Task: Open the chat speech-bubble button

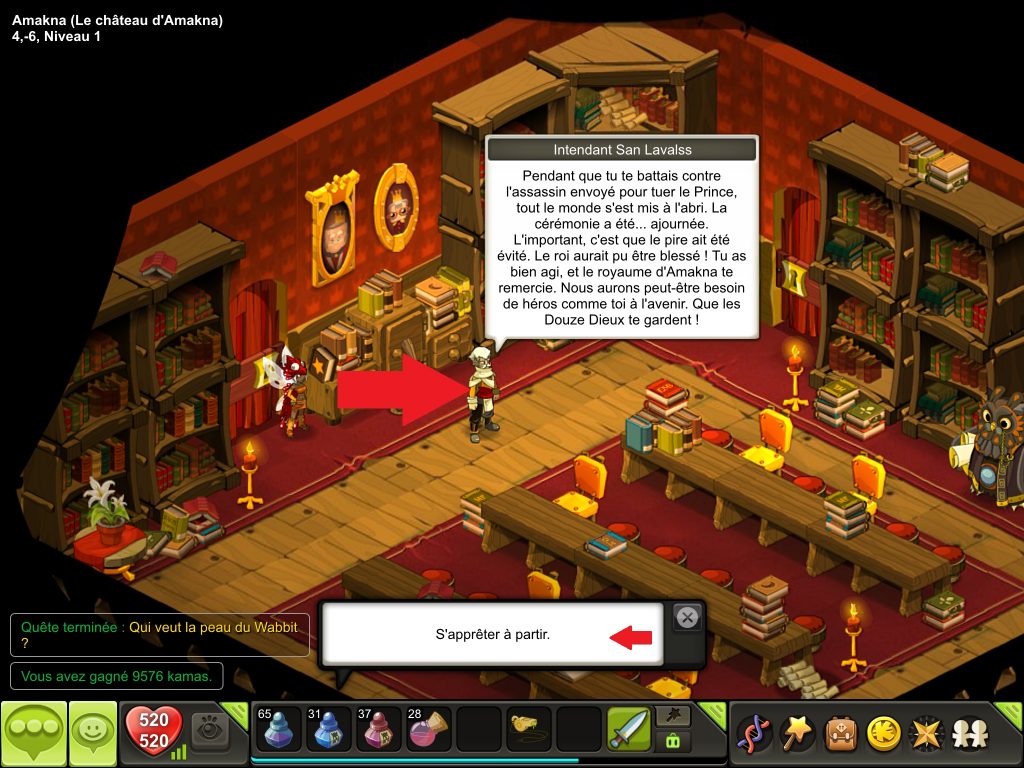Action: point(33,734)
